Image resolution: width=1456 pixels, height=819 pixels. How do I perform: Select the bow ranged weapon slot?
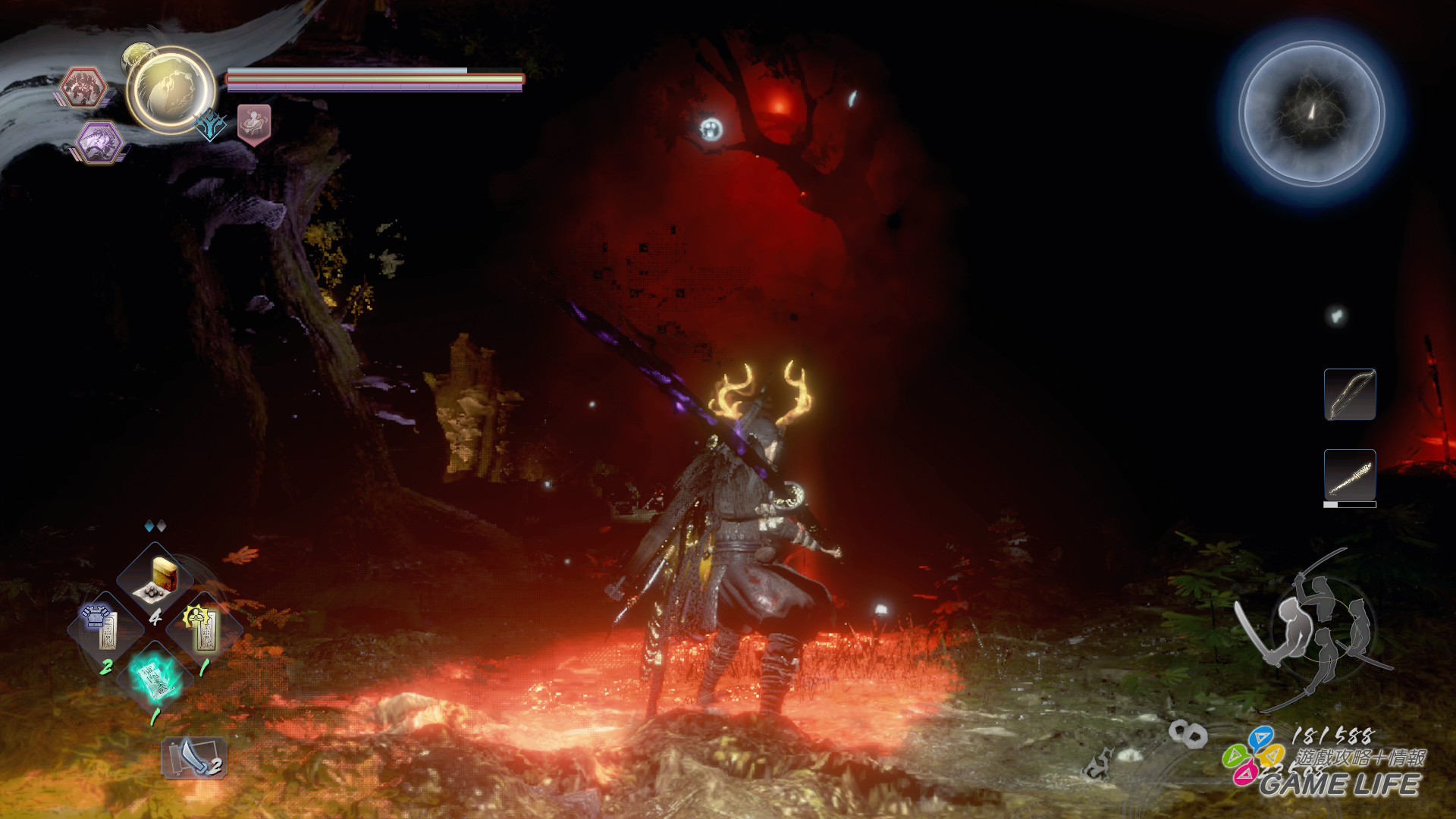coord(1349,394)
